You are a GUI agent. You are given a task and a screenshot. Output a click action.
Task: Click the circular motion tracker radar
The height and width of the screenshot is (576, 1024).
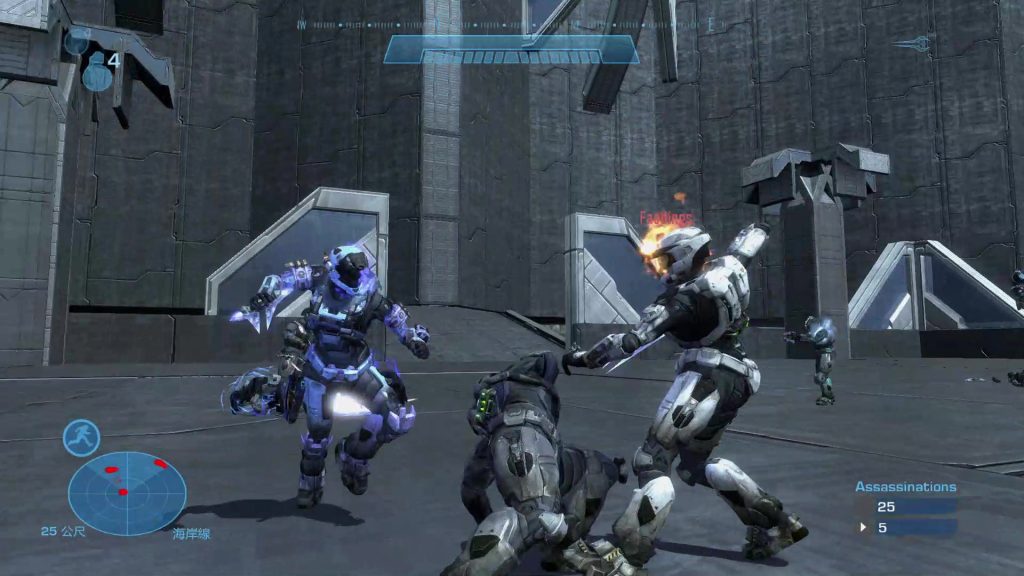pyautogui.click(x=127, y=493)
